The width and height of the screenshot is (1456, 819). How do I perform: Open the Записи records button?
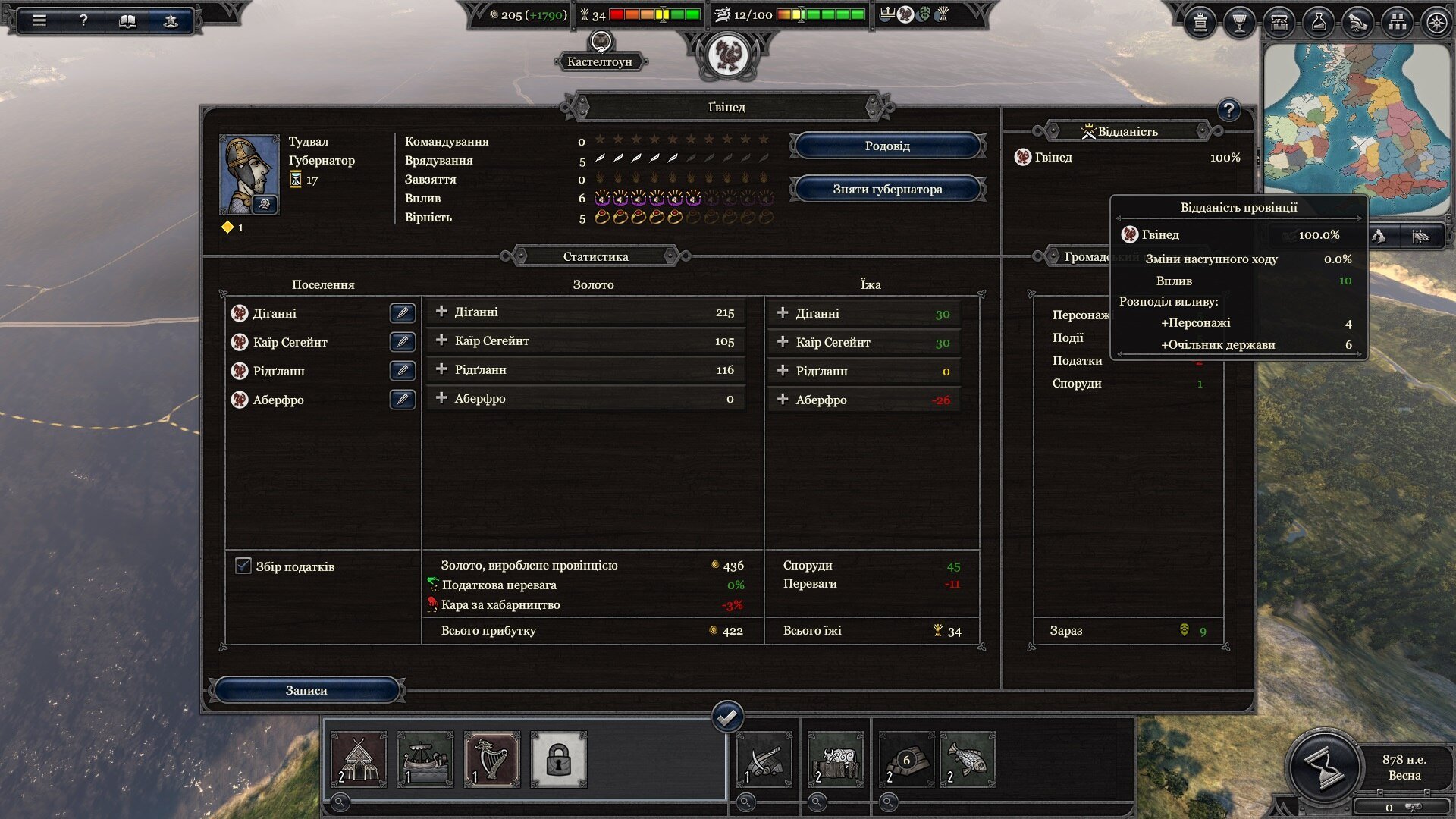pyautogui.click(x=306, y=690)
